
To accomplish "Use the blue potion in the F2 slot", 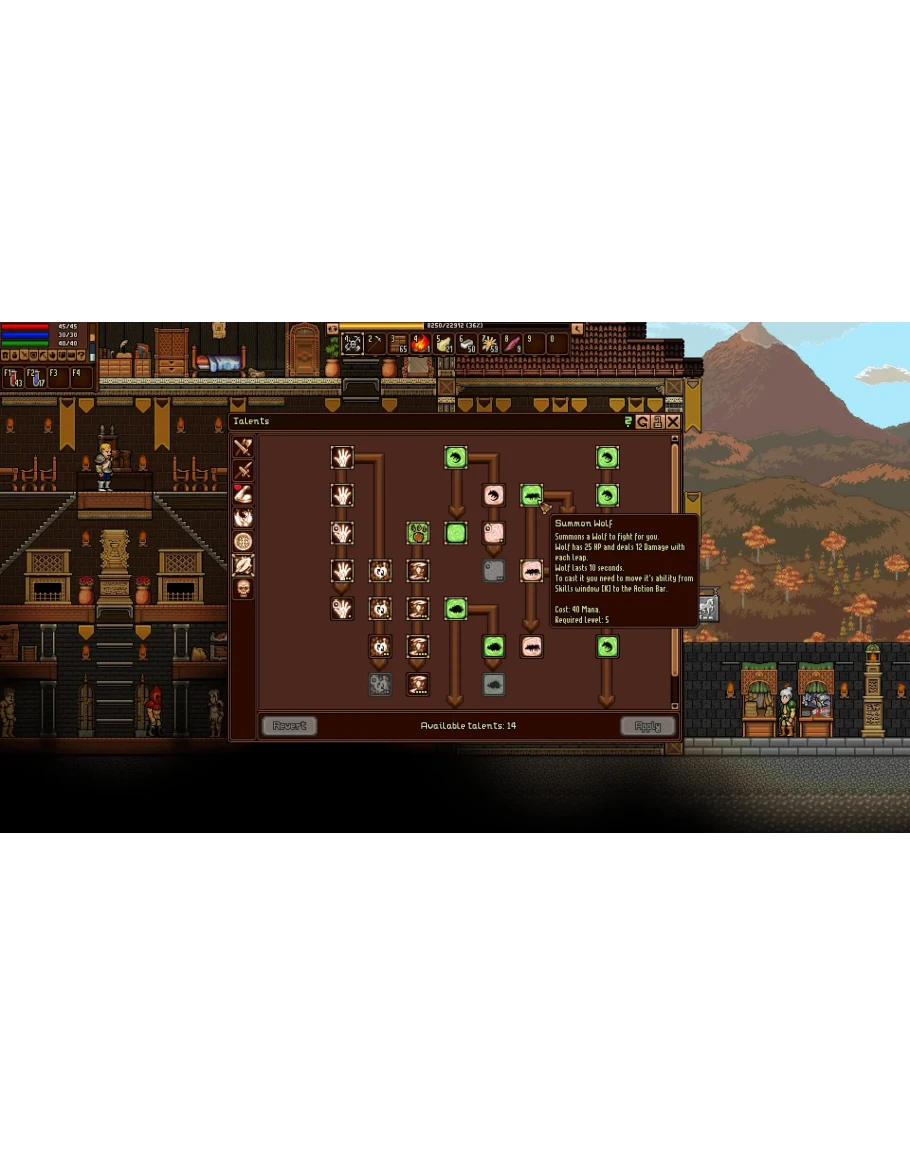I will pyautogui.click(x=36, y=378).
